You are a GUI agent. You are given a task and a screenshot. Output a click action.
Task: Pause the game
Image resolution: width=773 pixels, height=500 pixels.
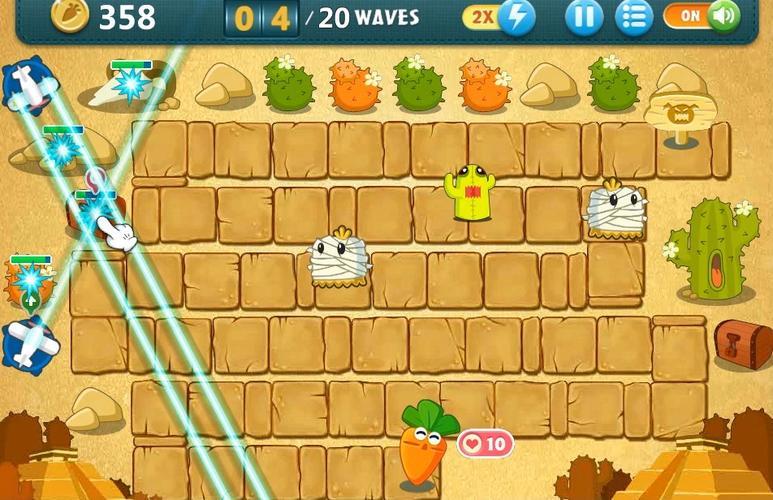tap(584, 17)
